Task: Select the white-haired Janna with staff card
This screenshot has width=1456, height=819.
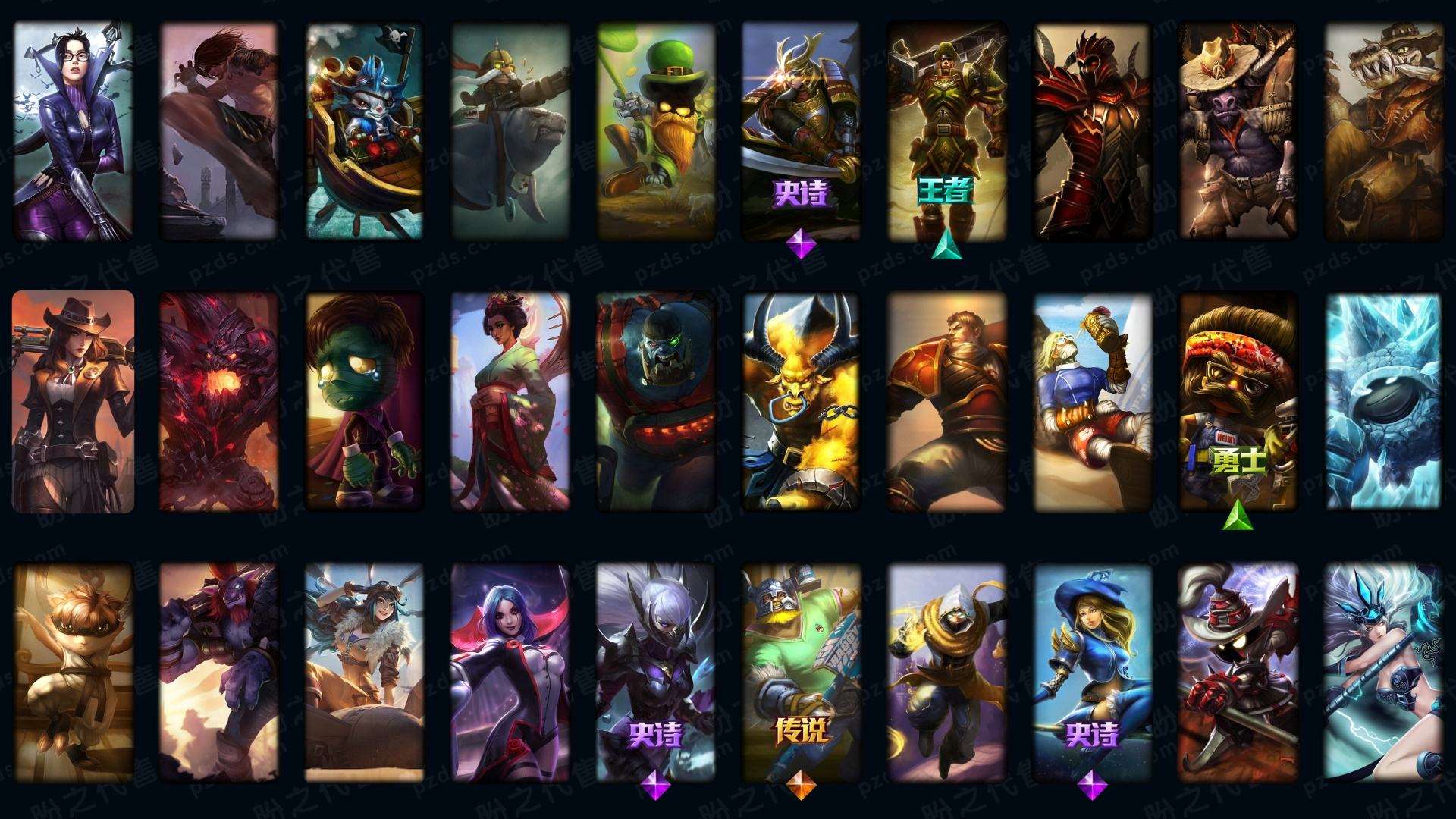Action: coord(1383,673)
